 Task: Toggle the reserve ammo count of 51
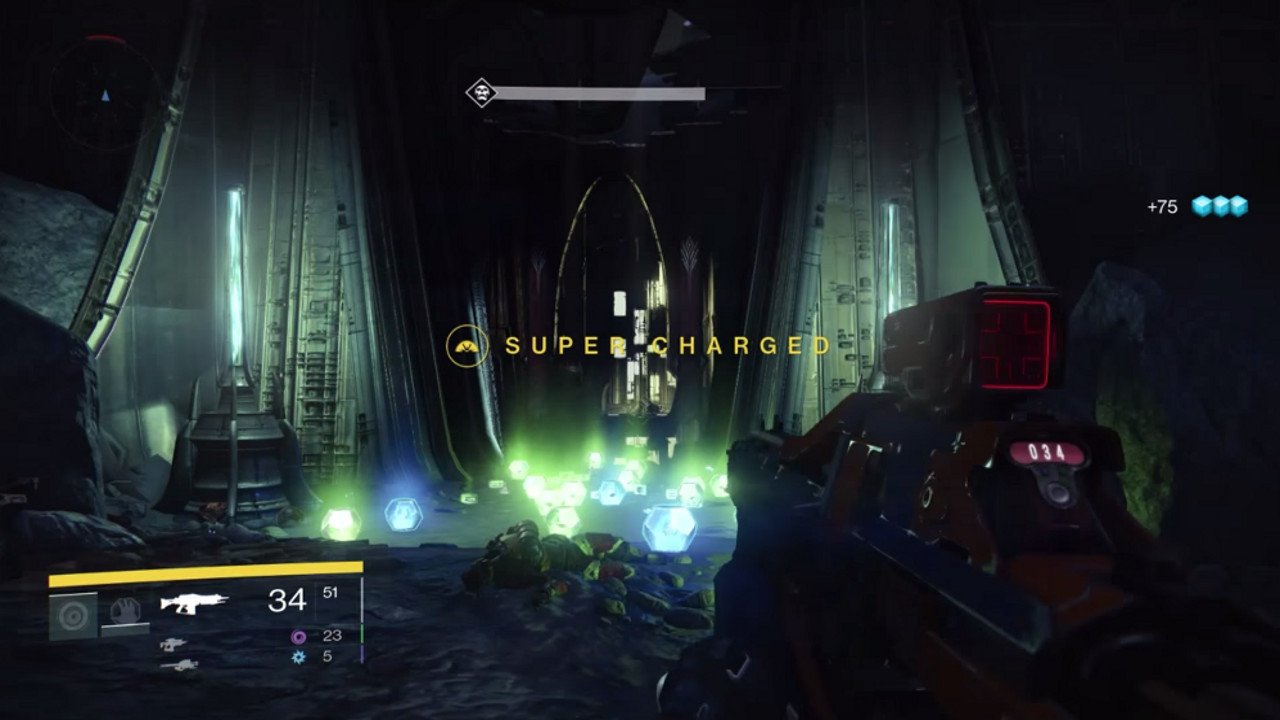click(x=331, y=592)
